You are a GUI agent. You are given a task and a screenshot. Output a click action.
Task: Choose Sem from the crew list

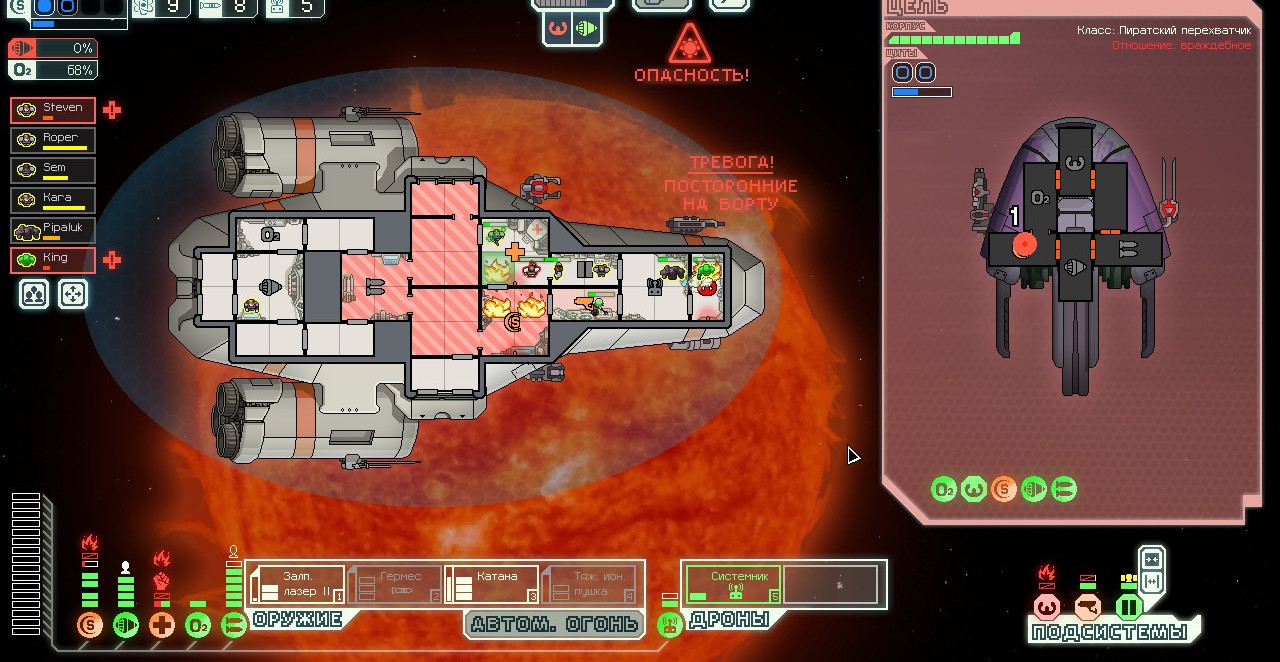[53, 170]
